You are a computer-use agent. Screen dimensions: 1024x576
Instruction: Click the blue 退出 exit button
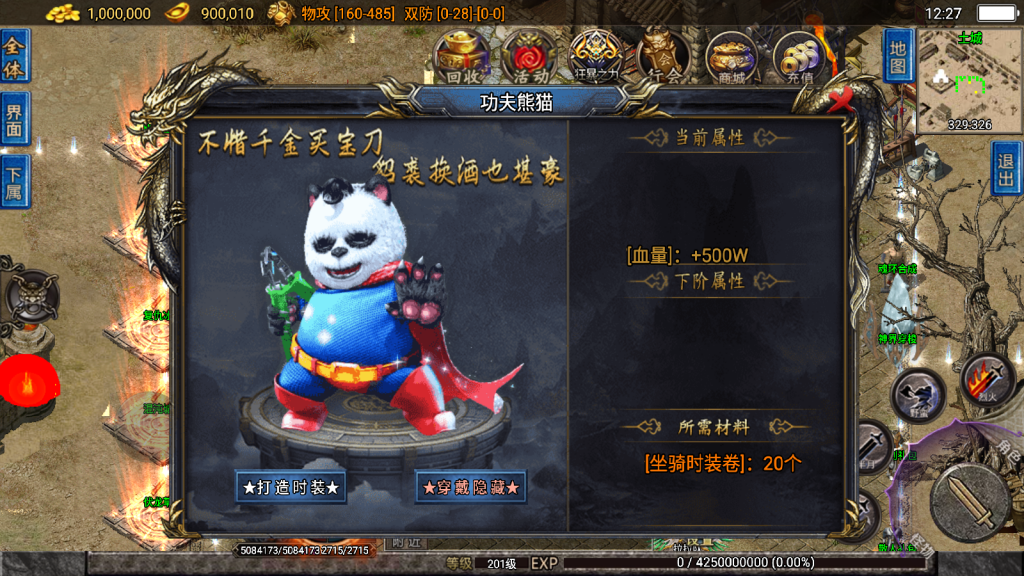pos(1007,168)
